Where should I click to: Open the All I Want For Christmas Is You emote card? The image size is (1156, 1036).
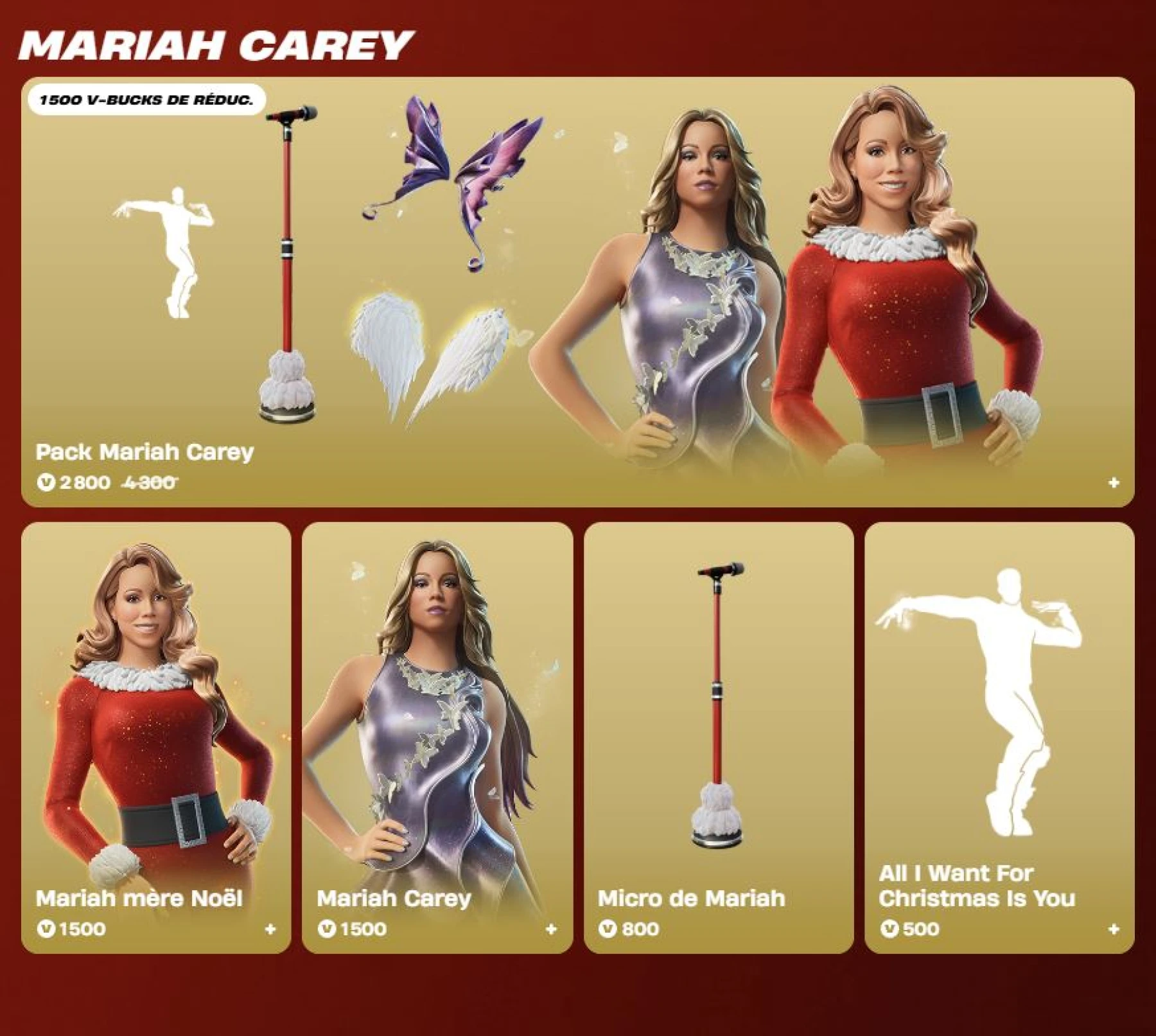(999, 707)
